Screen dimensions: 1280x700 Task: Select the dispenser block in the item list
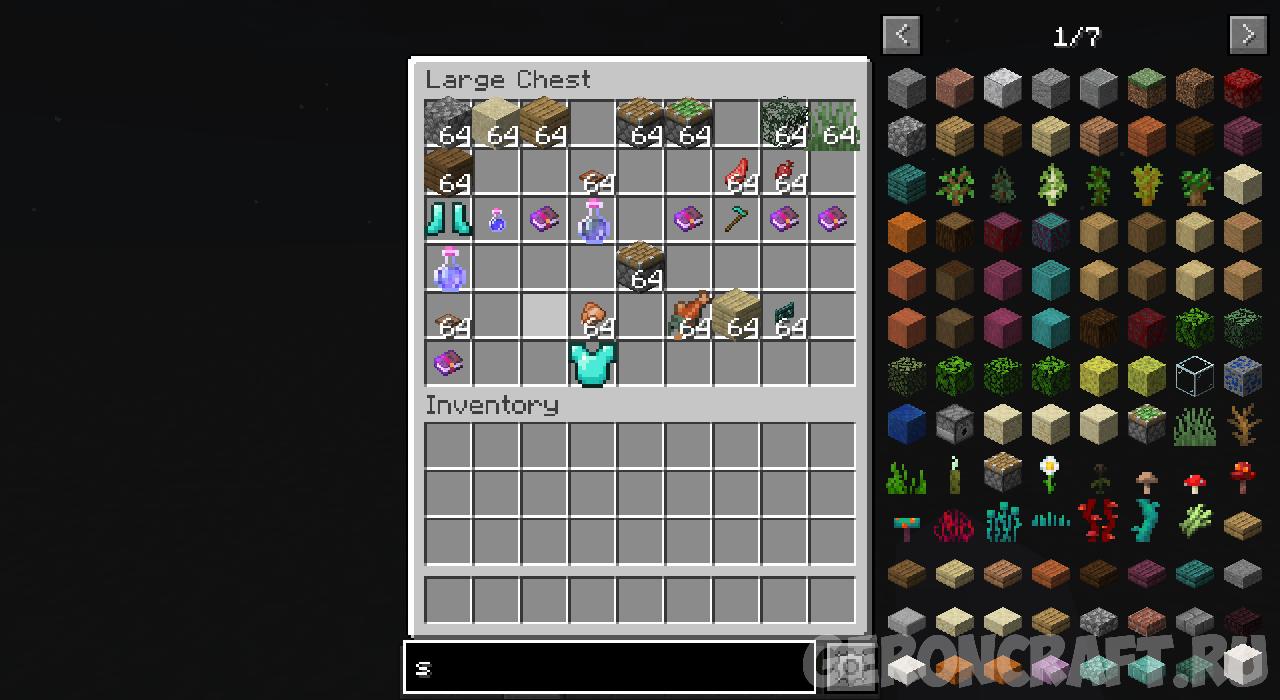(x=954, y=424)
